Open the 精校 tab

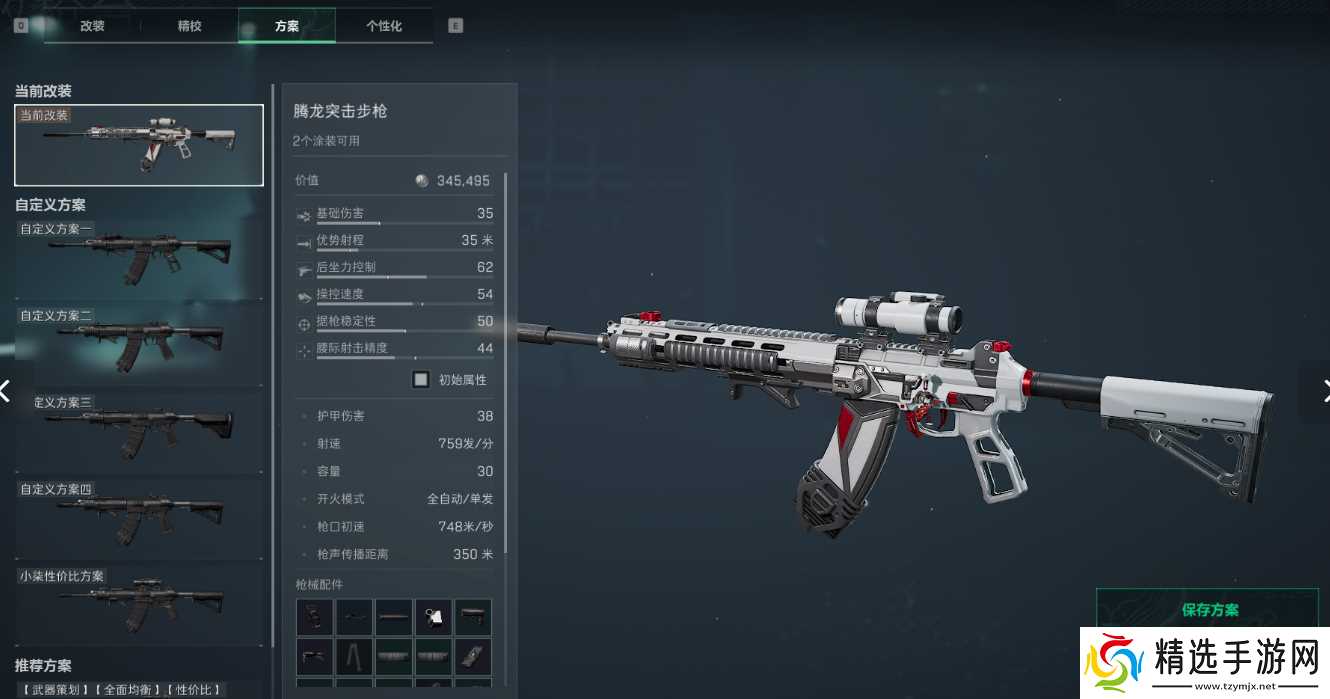(x=189, y=26)
